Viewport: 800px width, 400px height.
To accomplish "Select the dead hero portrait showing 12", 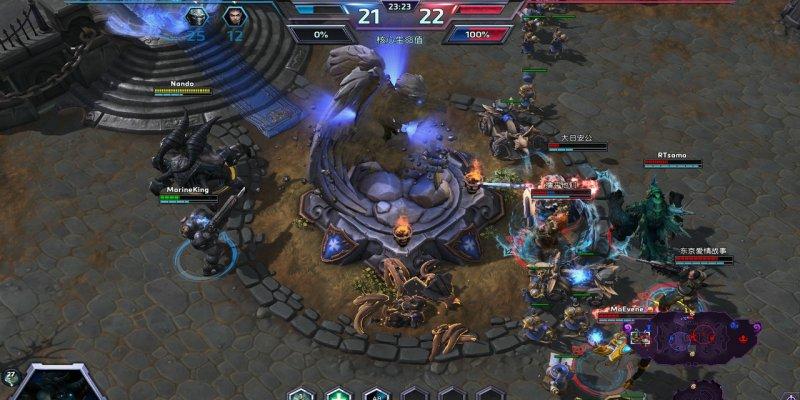I will coord(234,17).
